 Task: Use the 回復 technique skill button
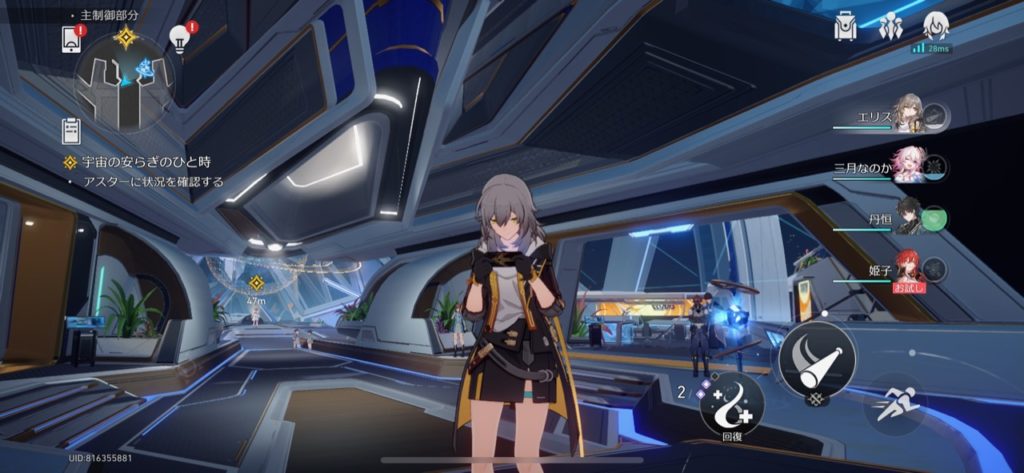[732, 401]
